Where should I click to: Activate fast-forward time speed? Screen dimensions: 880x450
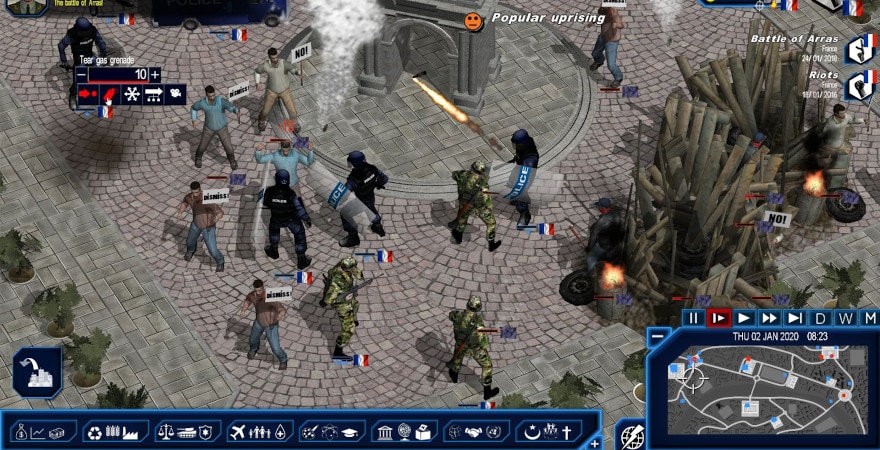coord(769,318)
